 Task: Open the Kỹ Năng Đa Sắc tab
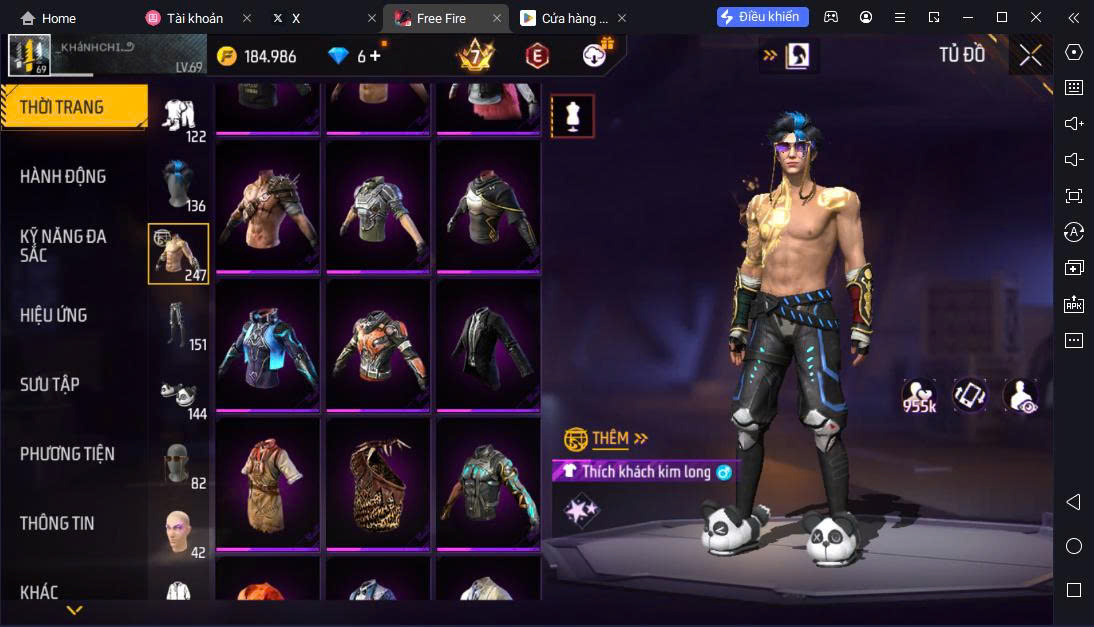(x=63, y=246)
